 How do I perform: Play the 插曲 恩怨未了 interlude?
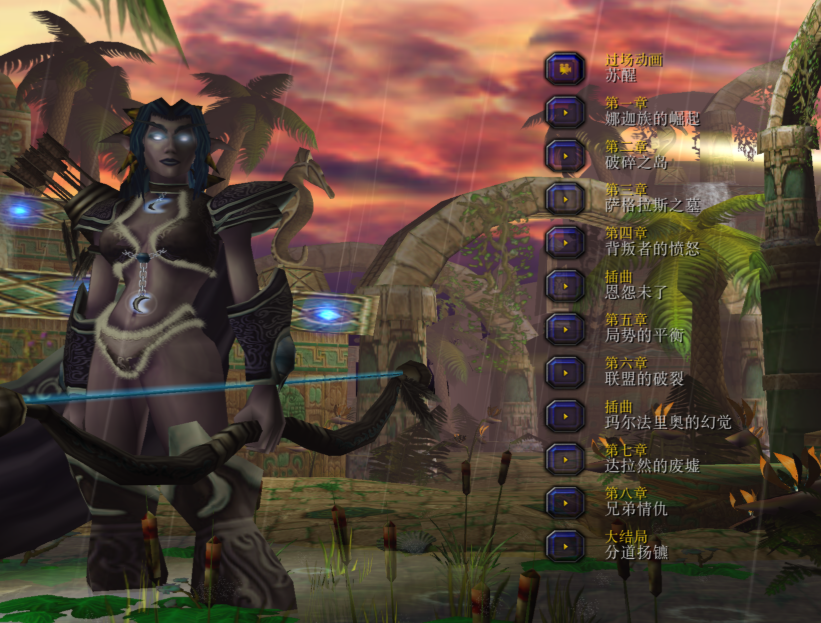pos(565,285)
